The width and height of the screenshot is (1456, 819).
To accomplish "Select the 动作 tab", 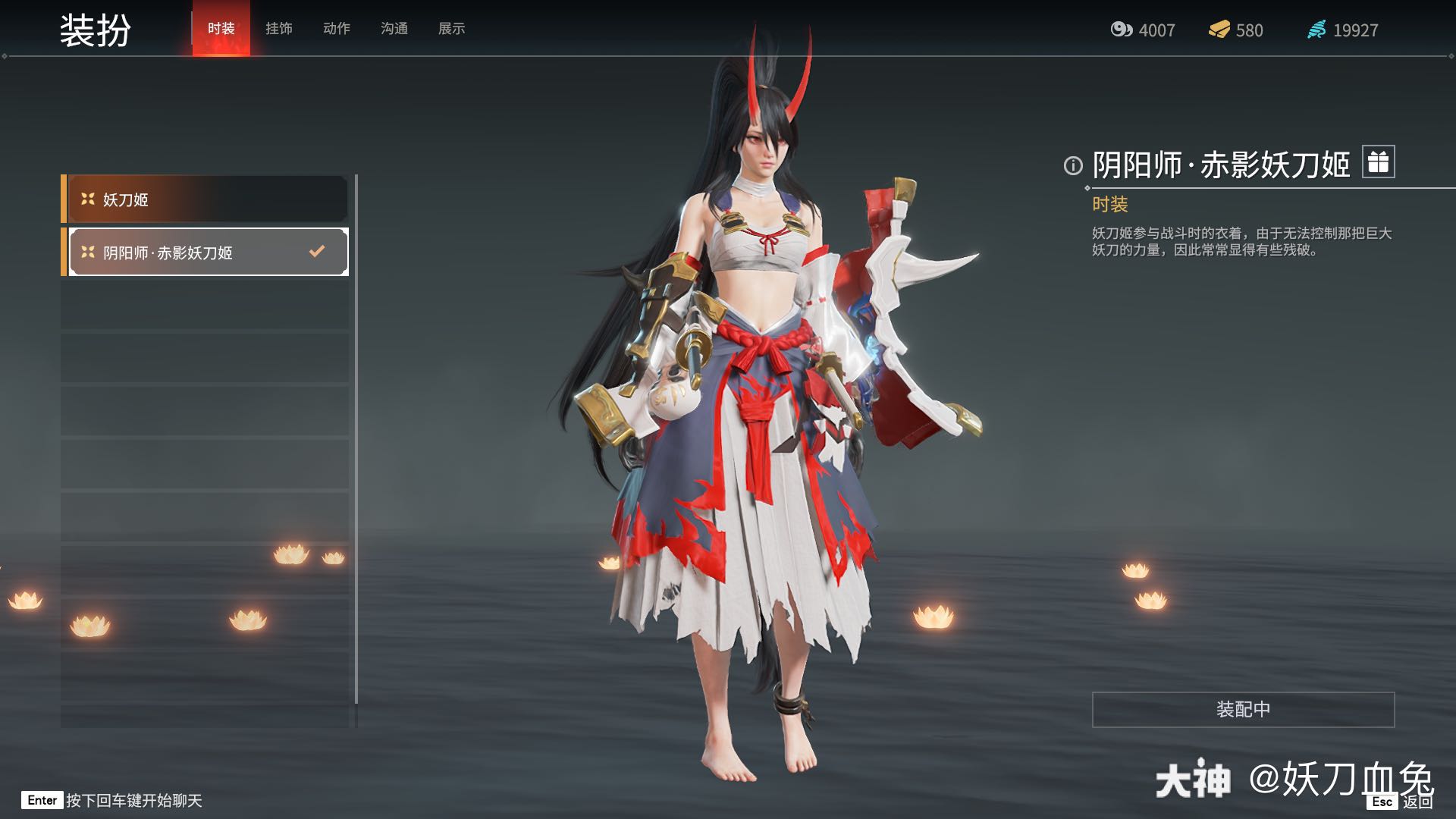I will pyautogui.click(x=336, y=29).
